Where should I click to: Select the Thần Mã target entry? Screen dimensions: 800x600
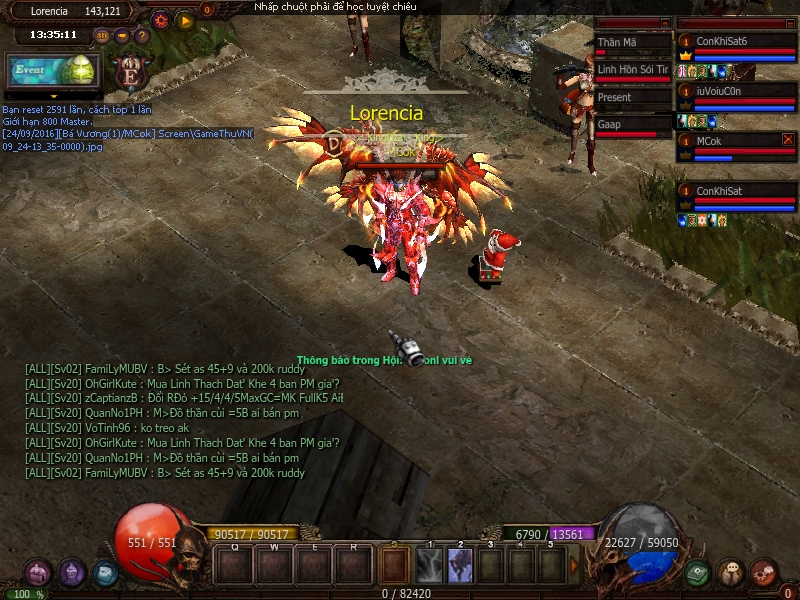point(632,43)
